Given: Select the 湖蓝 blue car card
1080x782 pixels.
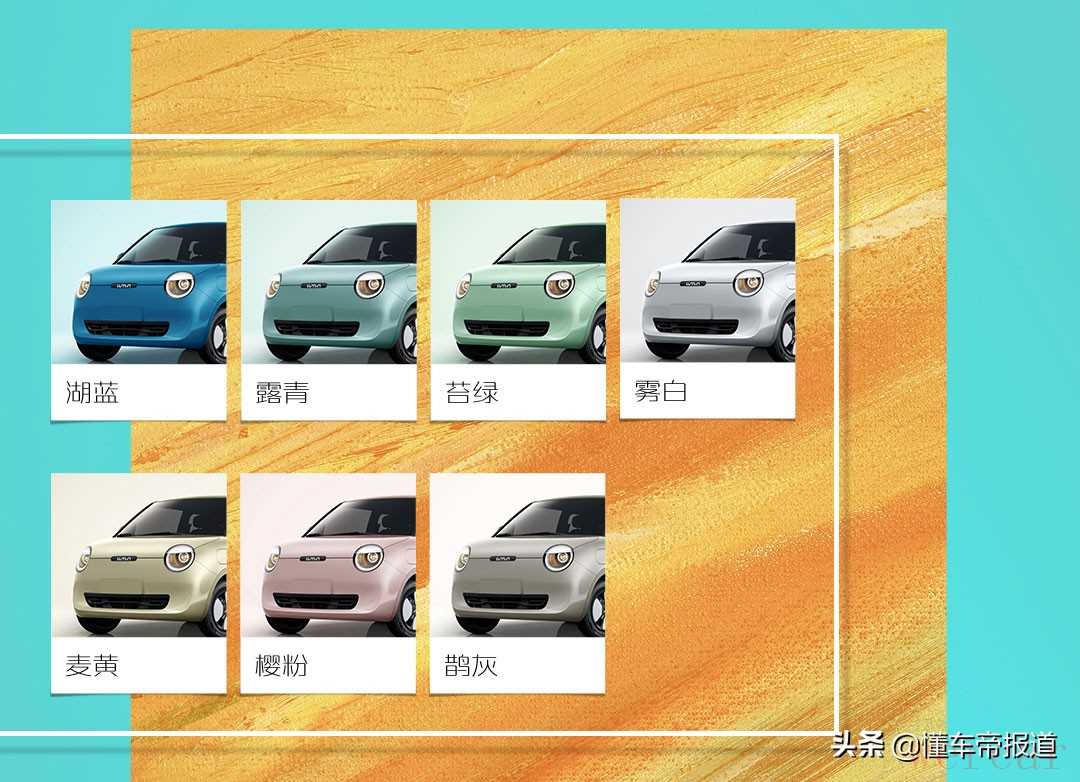Looking at the screenshot, I should click(138, 309).
